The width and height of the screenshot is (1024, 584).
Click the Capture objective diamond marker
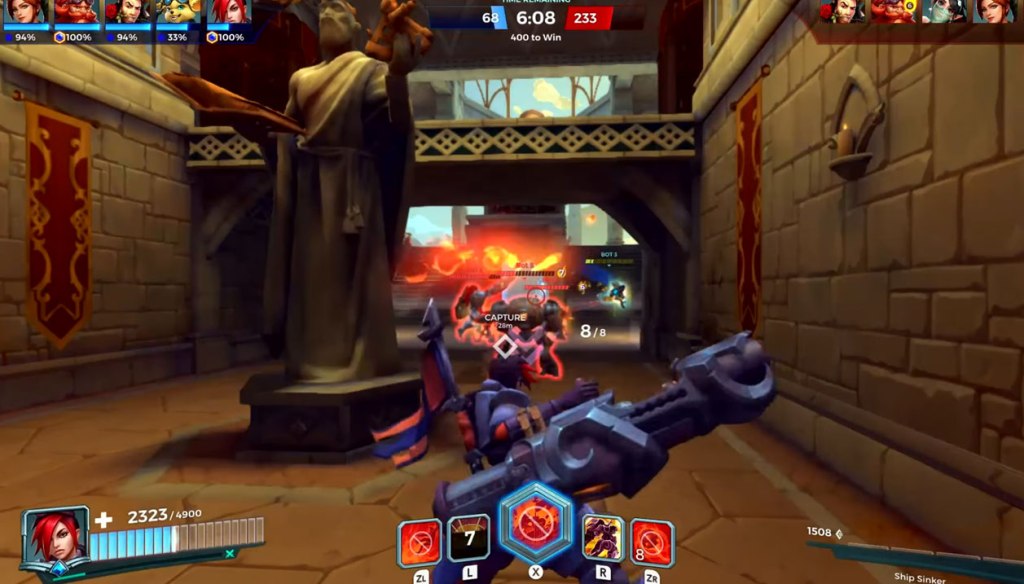[x=506, y=346]
